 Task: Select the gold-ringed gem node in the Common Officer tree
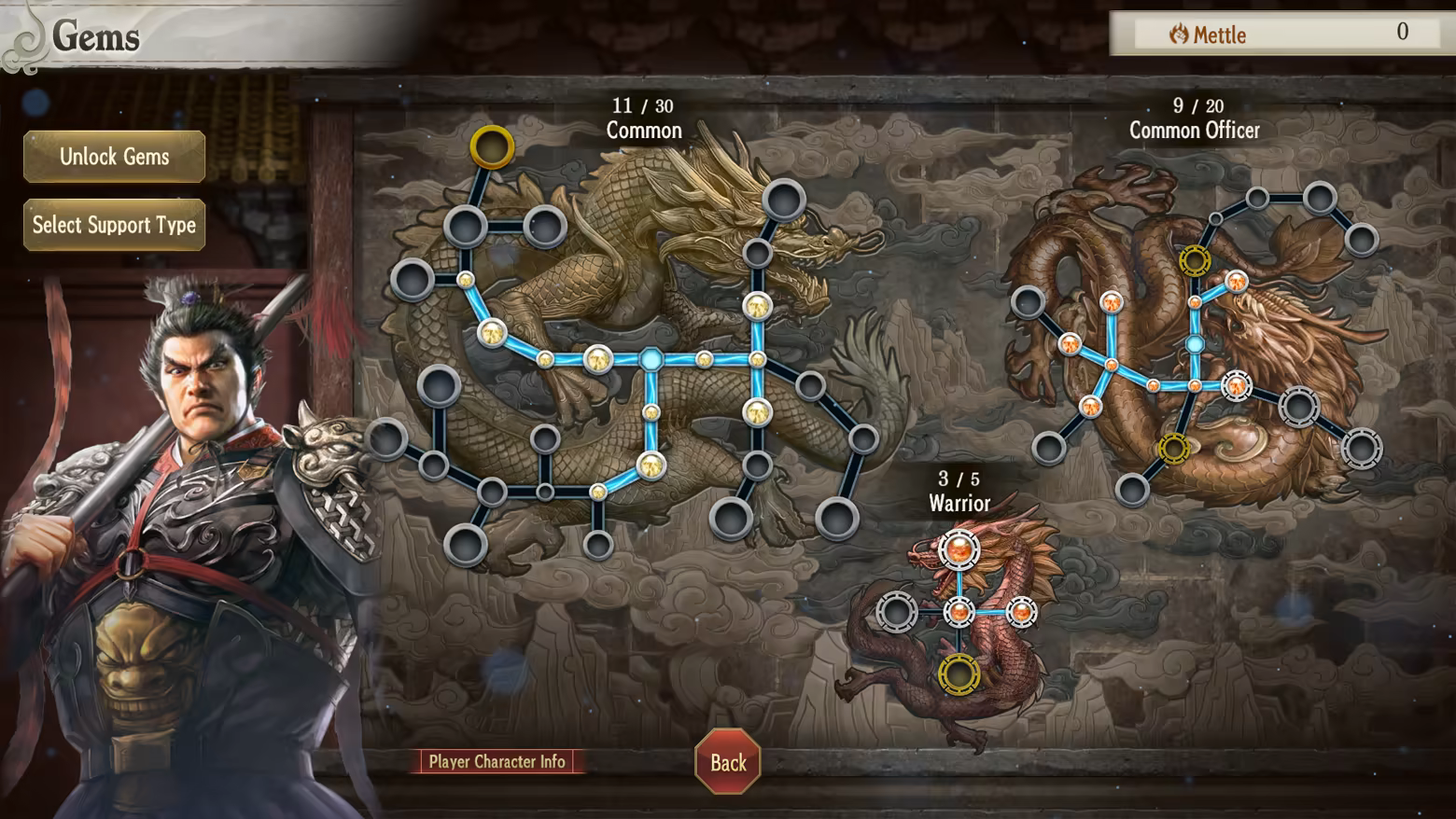[1195, 259]
